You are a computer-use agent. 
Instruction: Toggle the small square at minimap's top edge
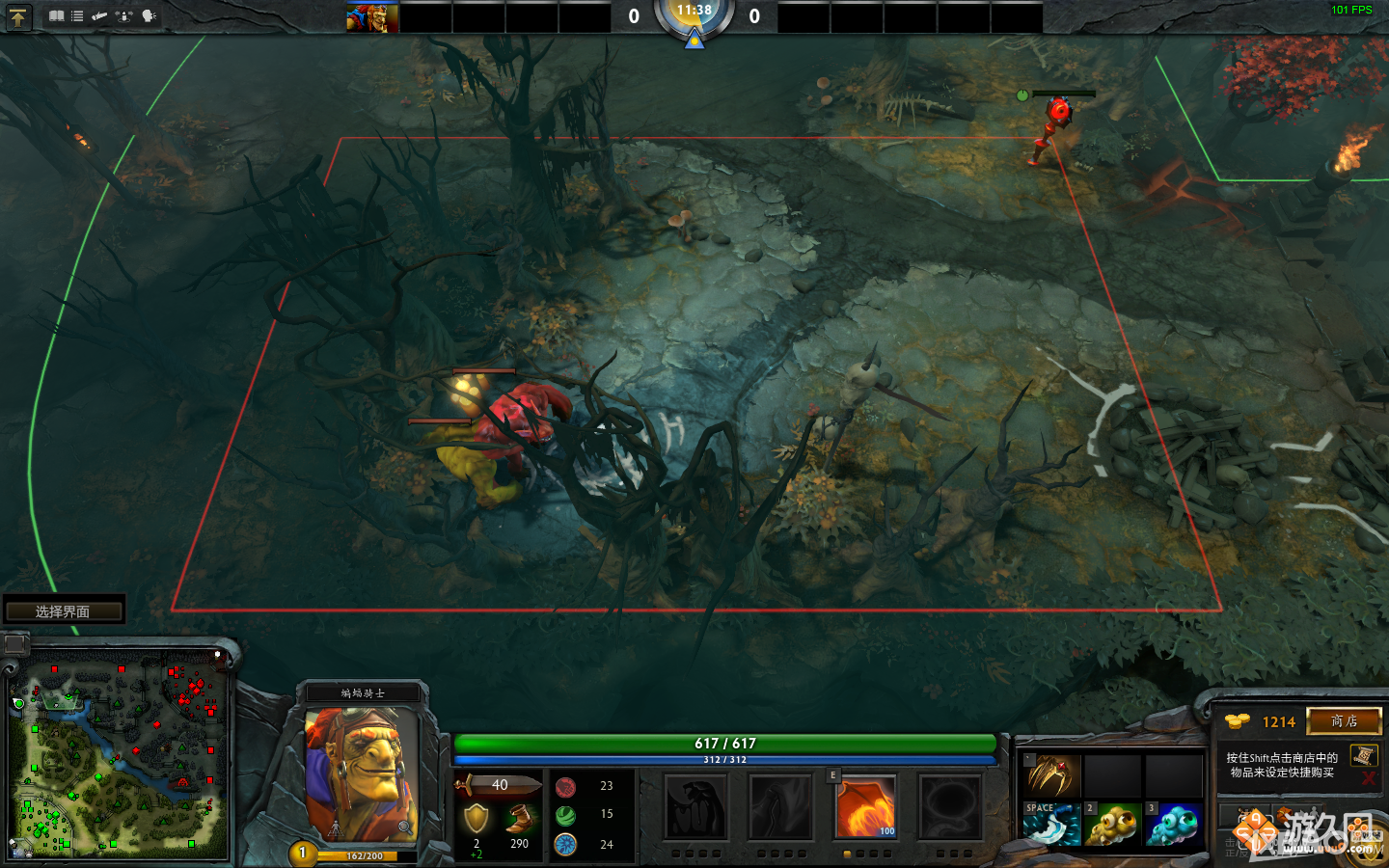coord(14,641)
